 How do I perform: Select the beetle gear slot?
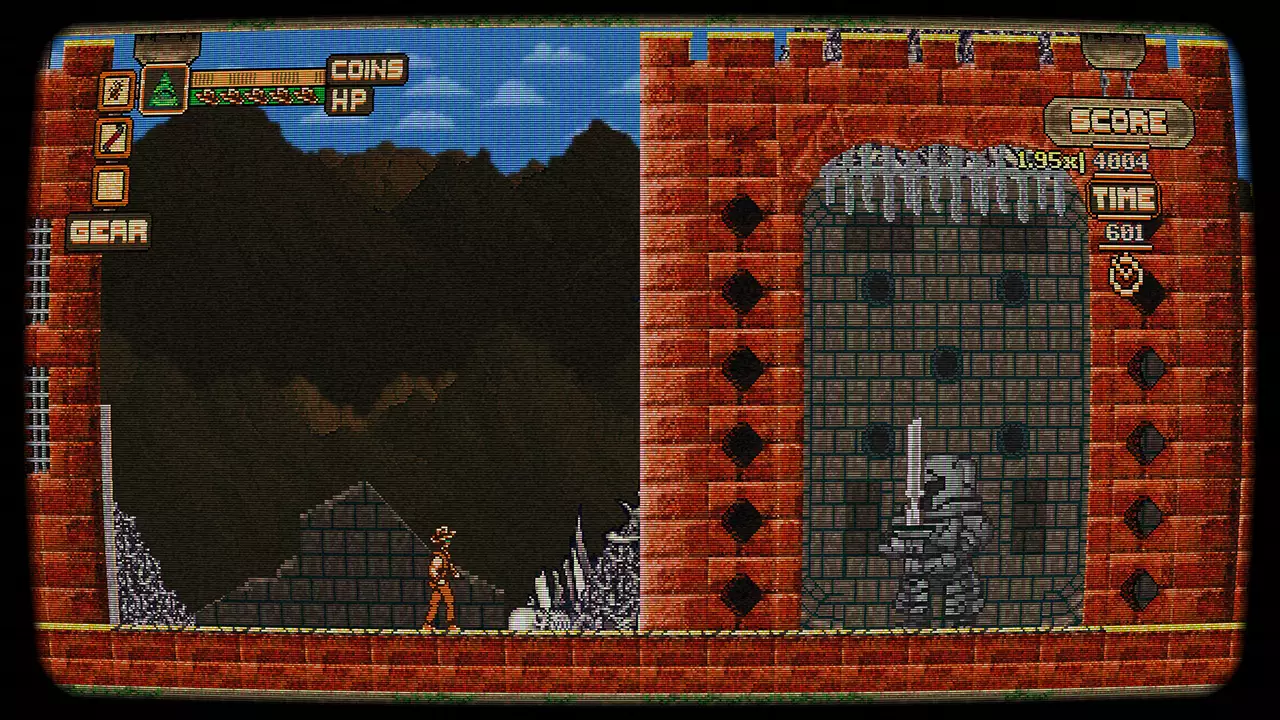(116, 91)
